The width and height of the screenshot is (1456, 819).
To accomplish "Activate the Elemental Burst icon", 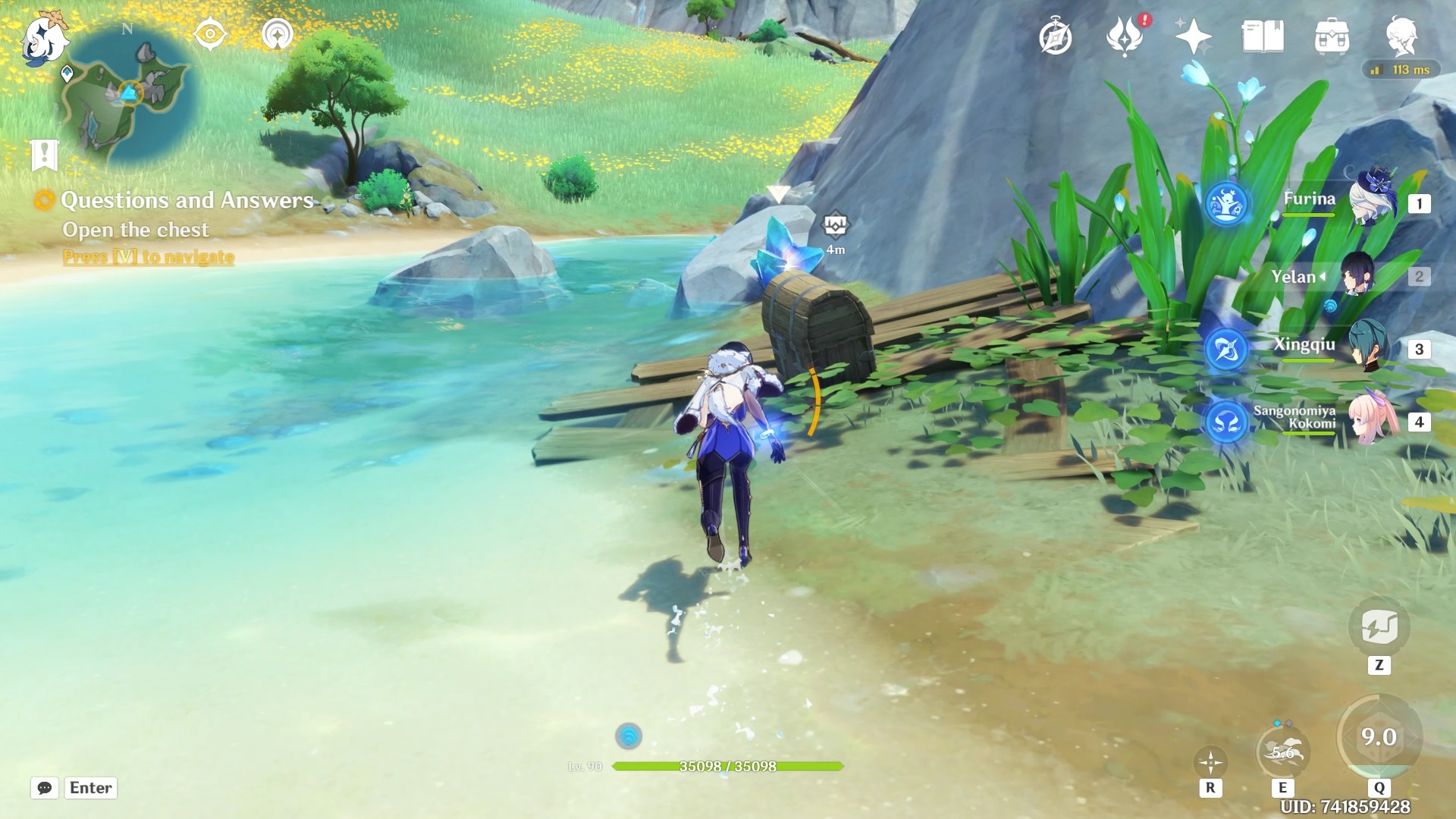I will point(1379,736).
